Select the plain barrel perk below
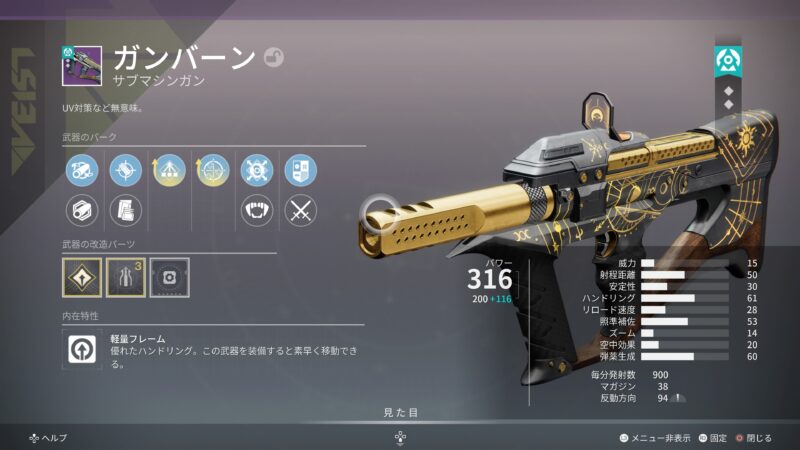This screenshot has width=800, height=450. [81, 210]
